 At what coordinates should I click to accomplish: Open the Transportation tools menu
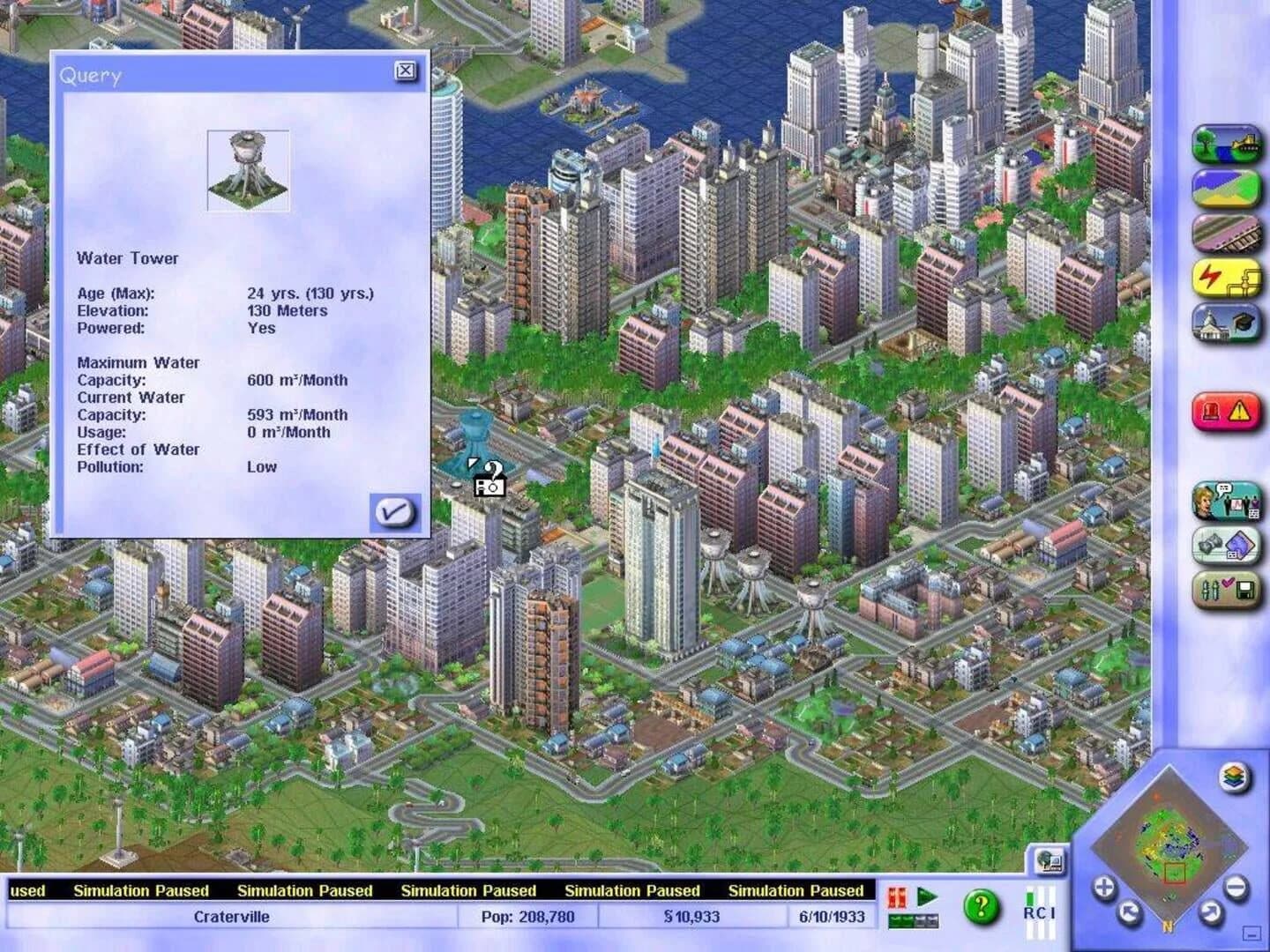[x=1227, y=231]
